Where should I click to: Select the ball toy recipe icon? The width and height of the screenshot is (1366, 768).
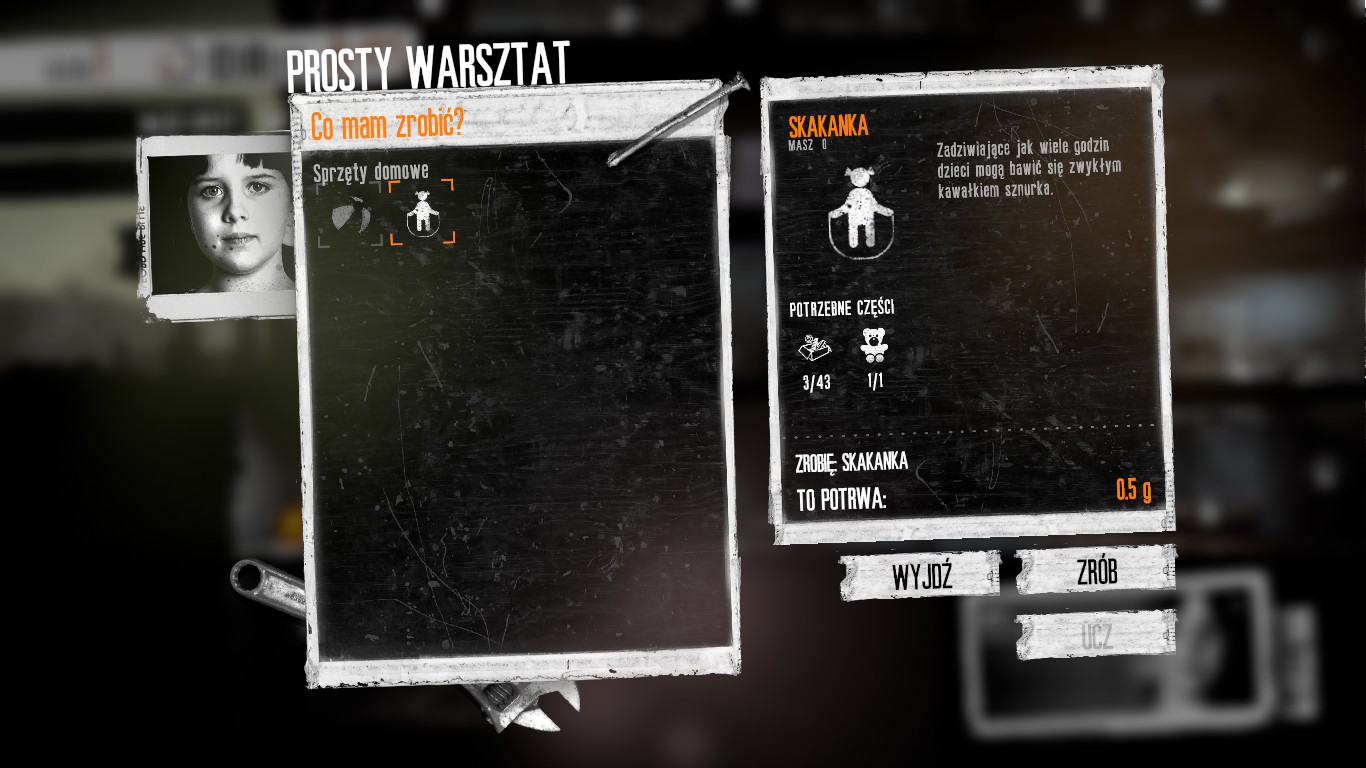tap(350, 212)
